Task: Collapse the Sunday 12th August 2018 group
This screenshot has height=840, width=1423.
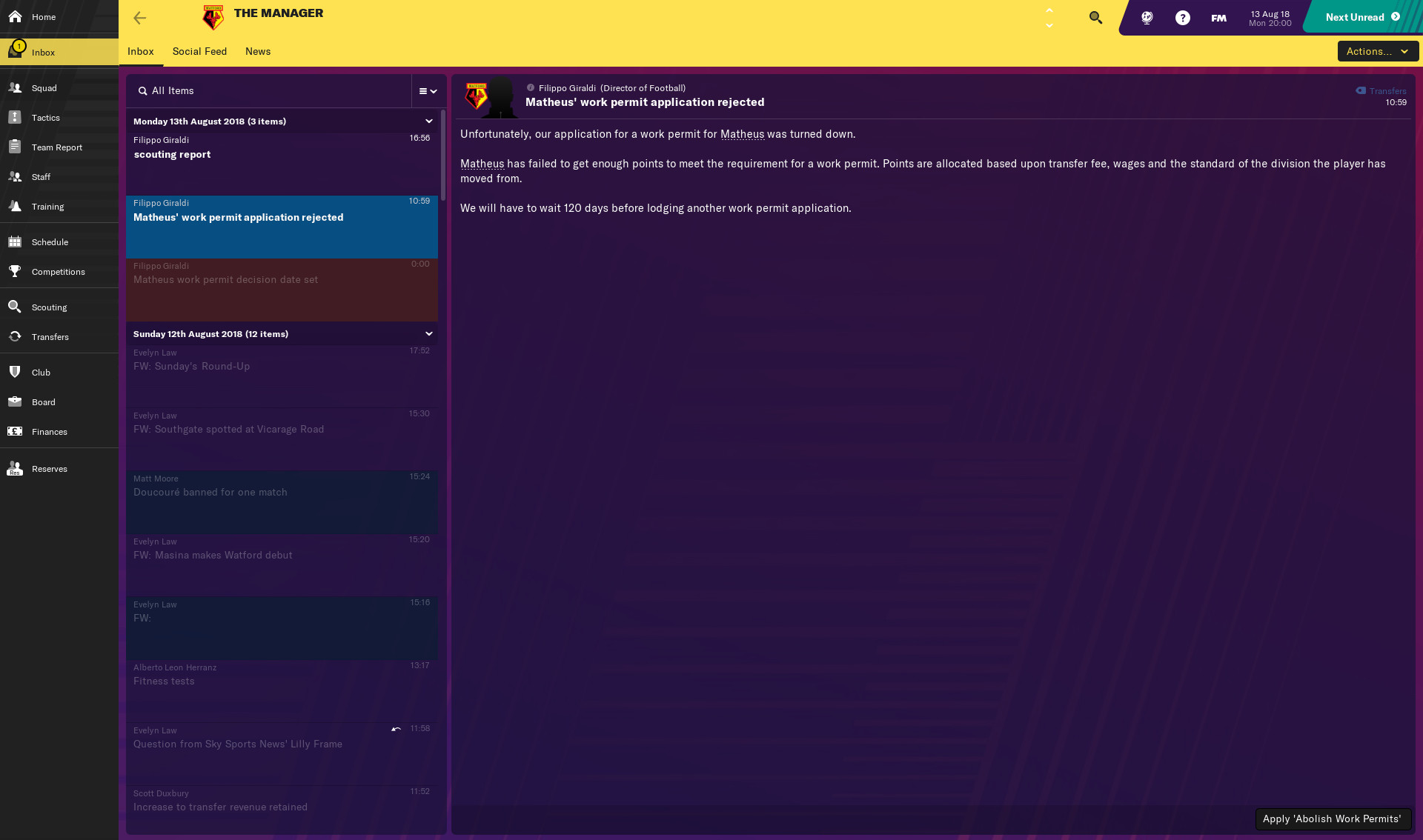Action: point(429,333)
